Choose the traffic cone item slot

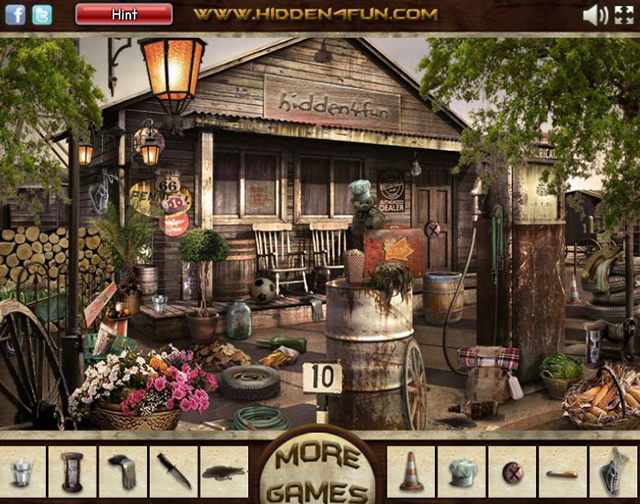(x=411, y=471)
